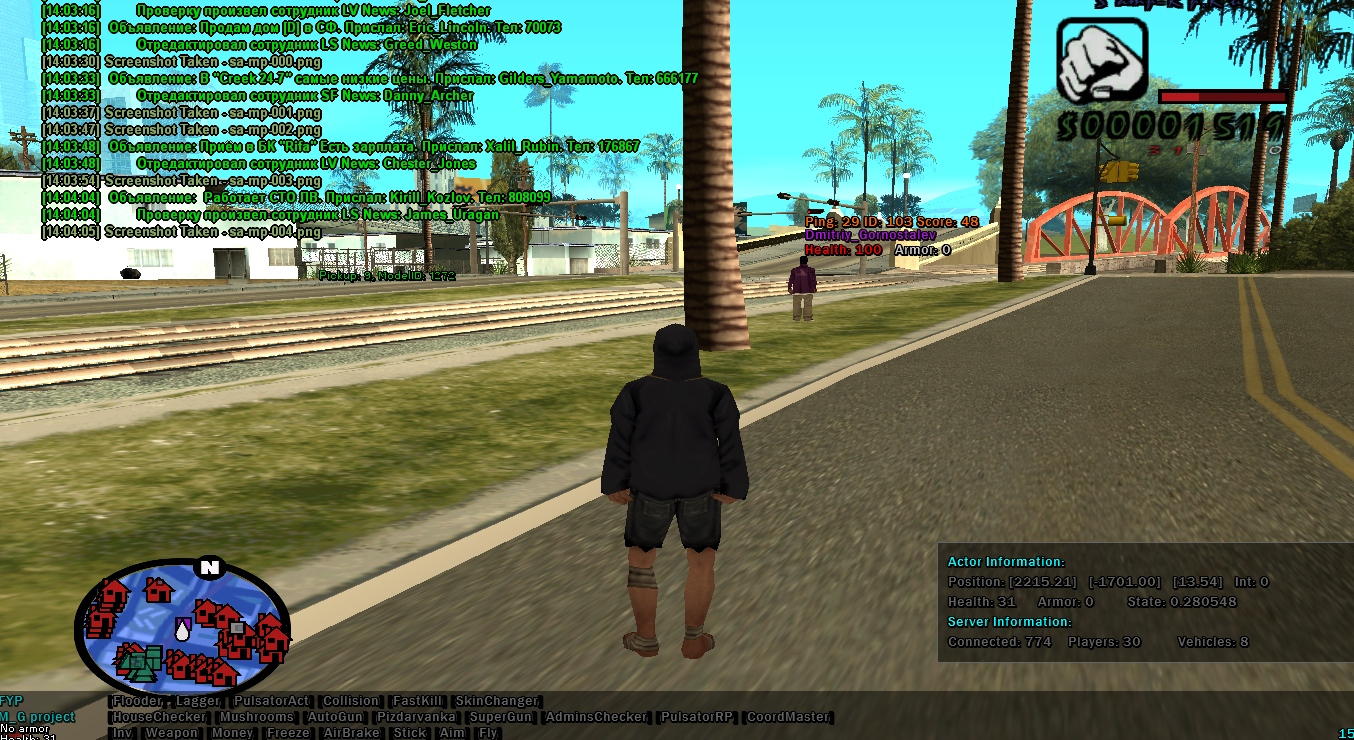This screenshot has height=740, width=1354.
Task: Activate the Fly option
Action: [488, 733]
